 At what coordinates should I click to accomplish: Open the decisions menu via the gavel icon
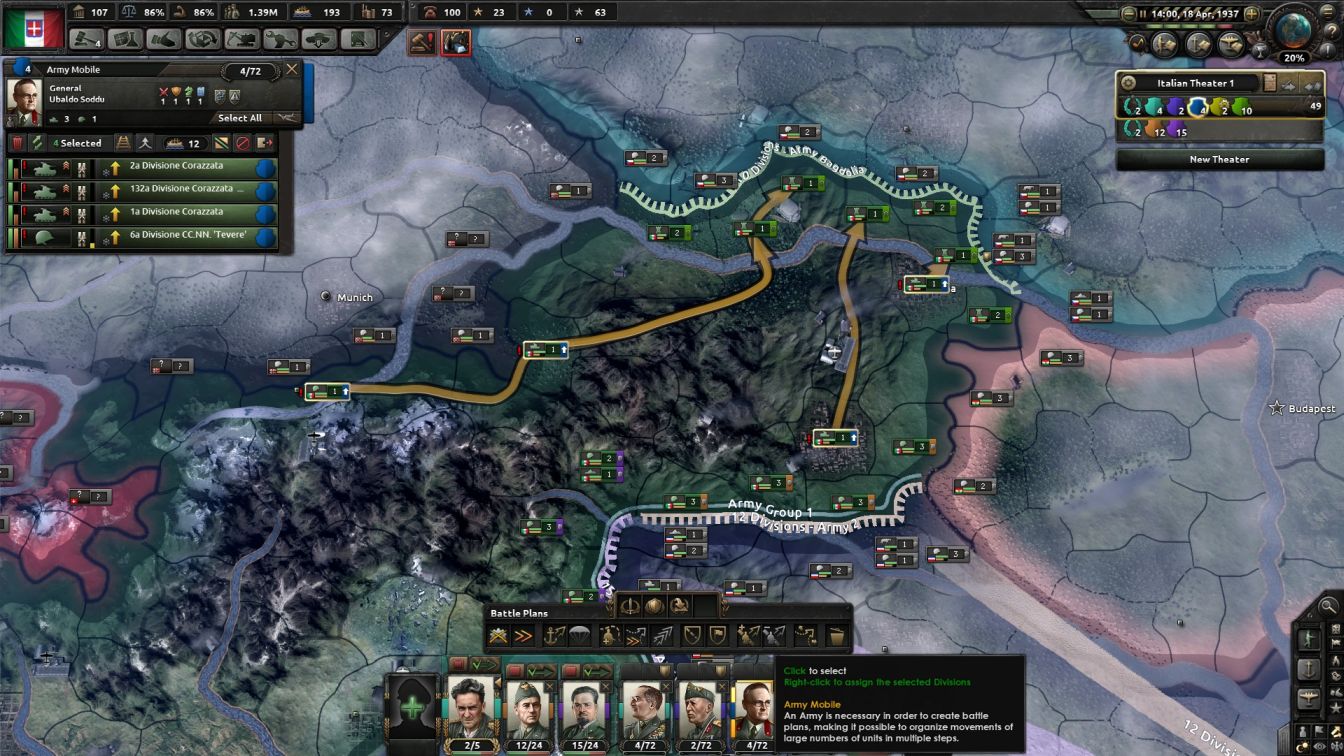point(86,39)
